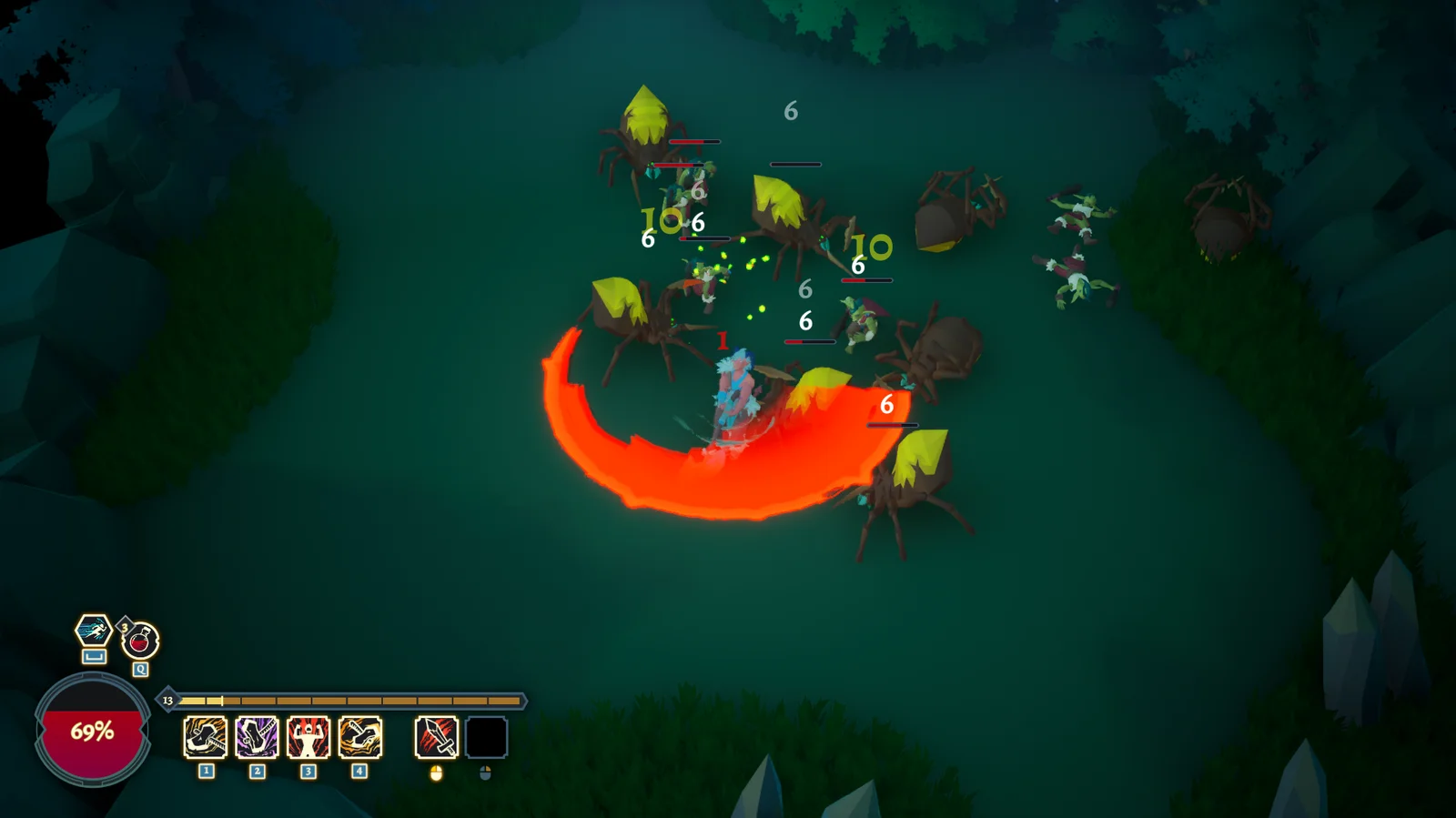Choose the red sword slash attack
1456x818 pixels.
coord(436,737)
